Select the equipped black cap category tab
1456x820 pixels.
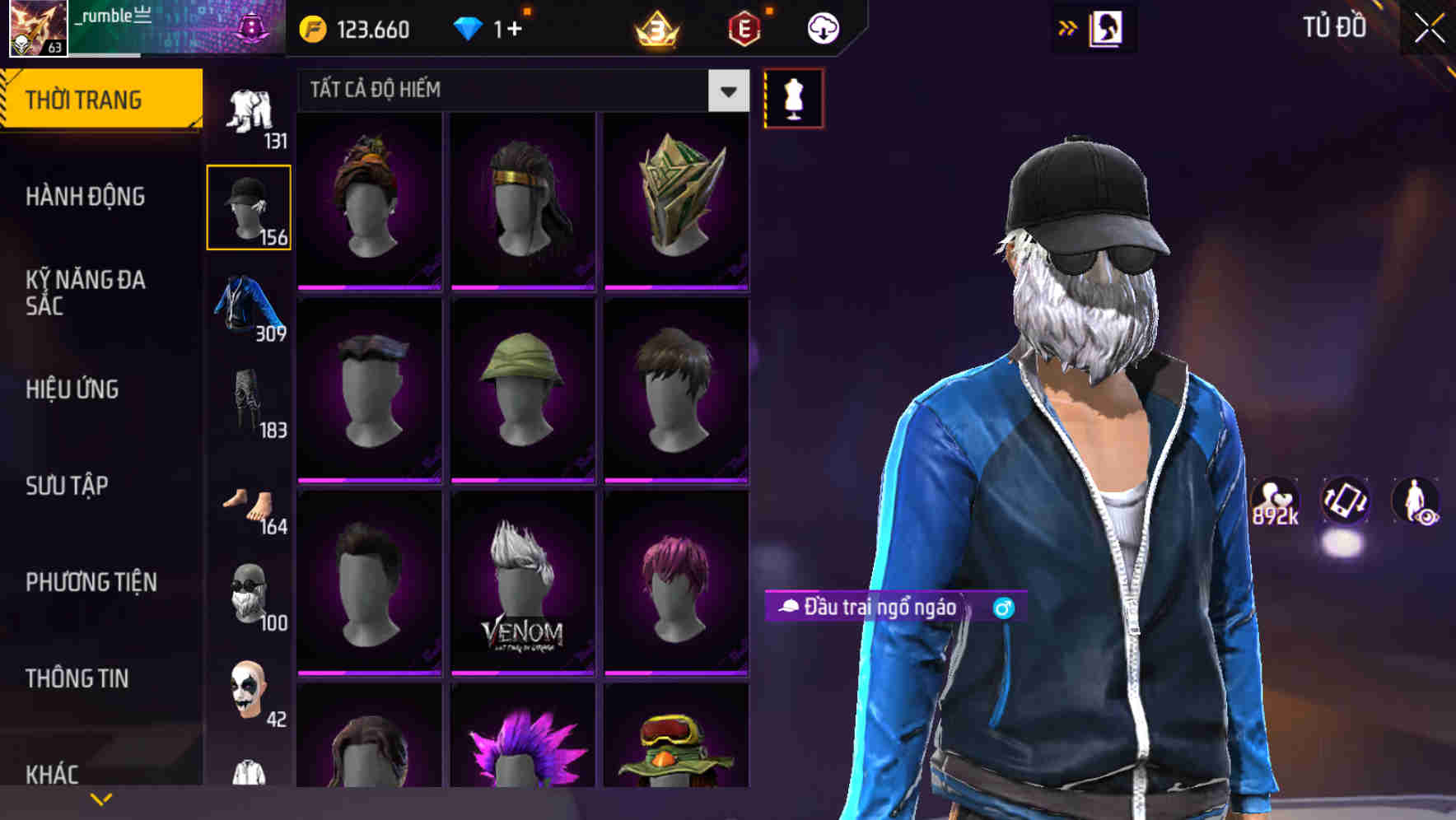click(249, 207)
